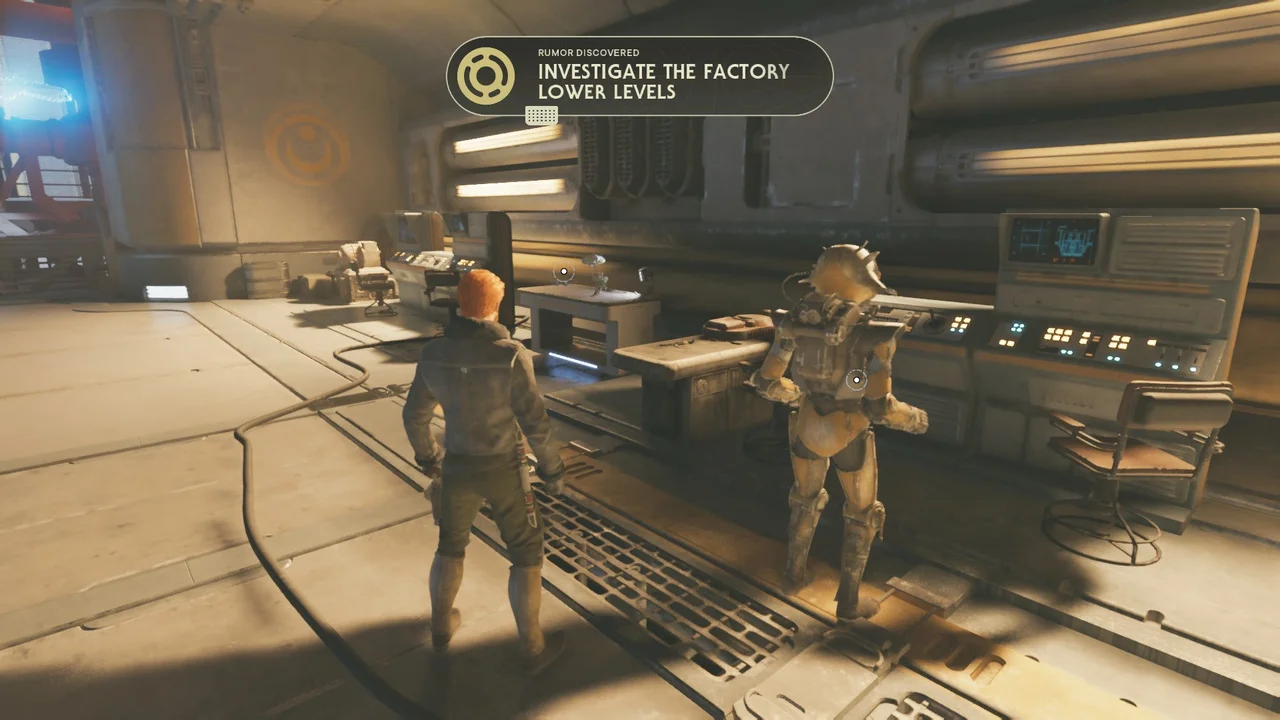
Task: Click the interaction dot beside the droid's hip
Action: [856, 380]
